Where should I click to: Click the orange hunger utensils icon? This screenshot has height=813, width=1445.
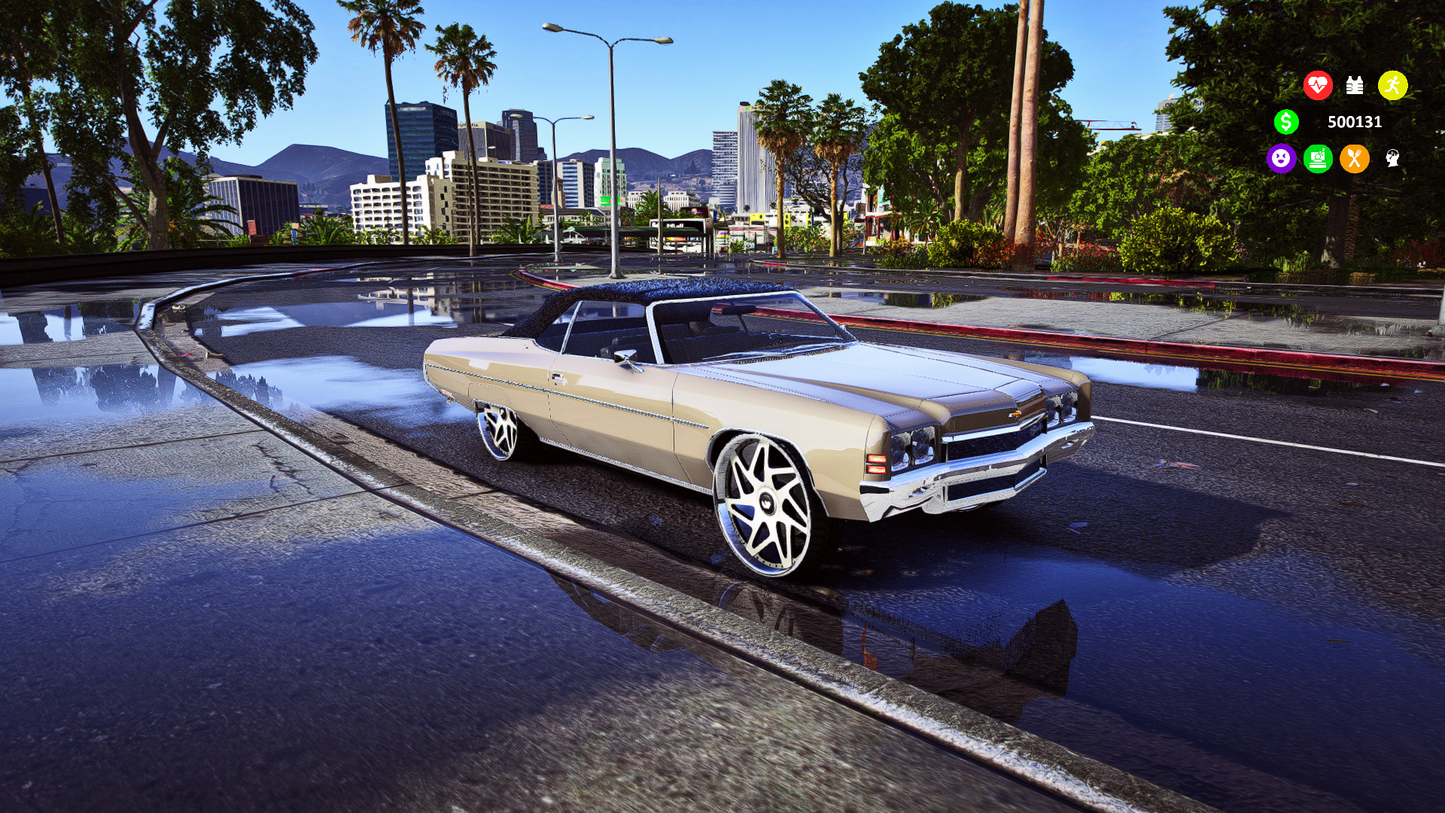click(1355, 159)
